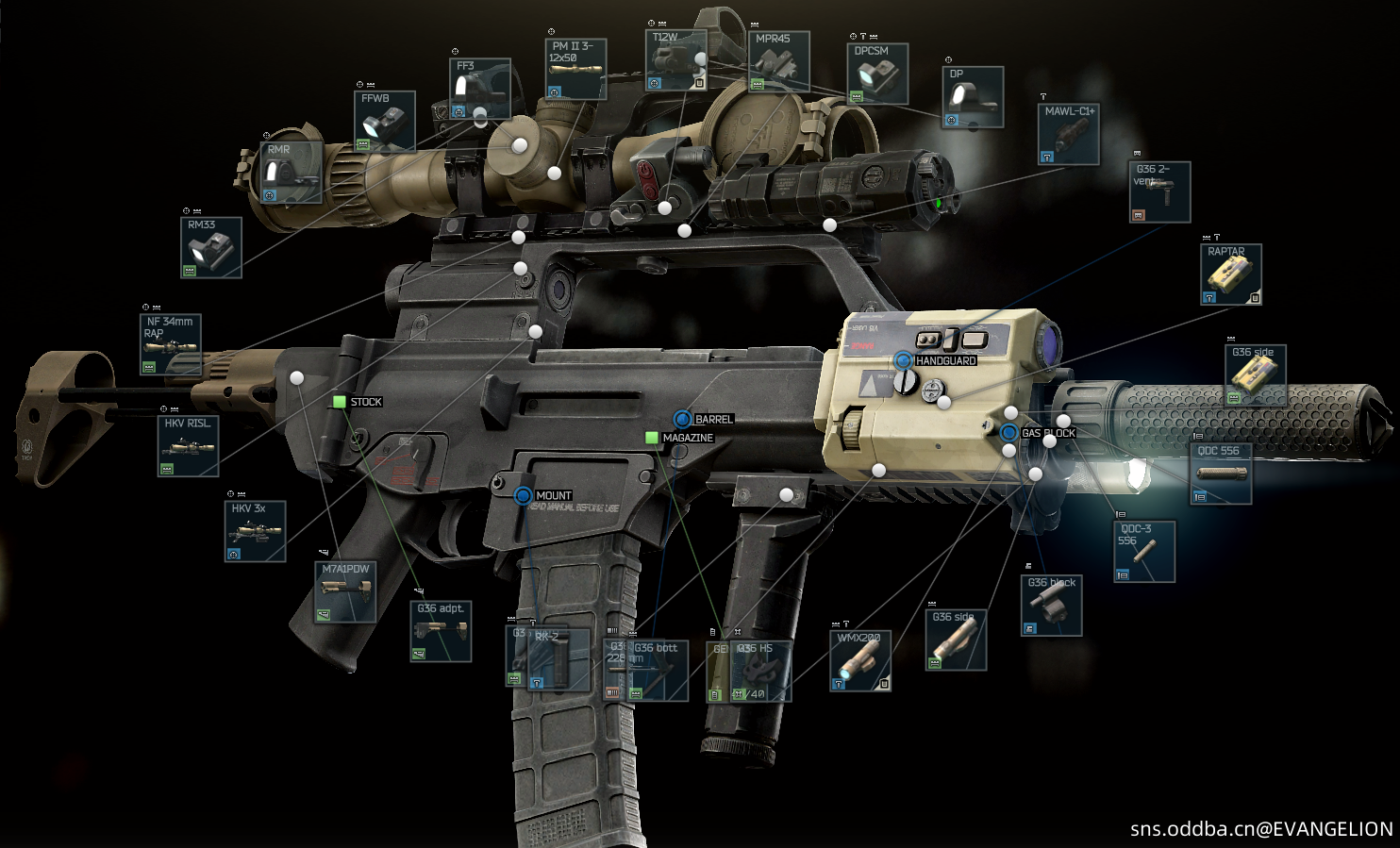Select the MPR45 backup sight icon
1400x848 pixels.
(x=780, y=61)
